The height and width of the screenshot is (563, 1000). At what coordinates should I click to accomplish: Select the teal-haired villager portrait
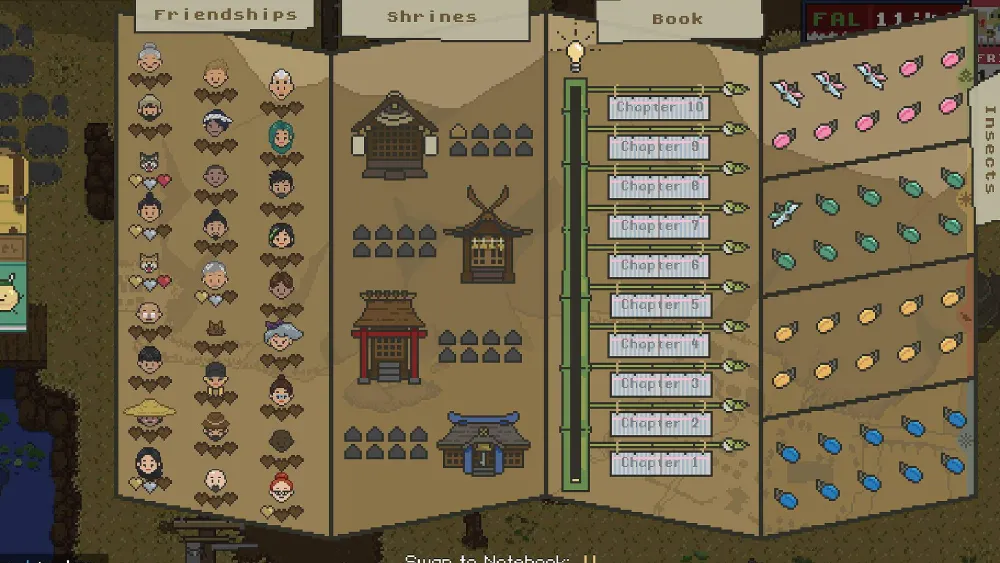point(281,134)
